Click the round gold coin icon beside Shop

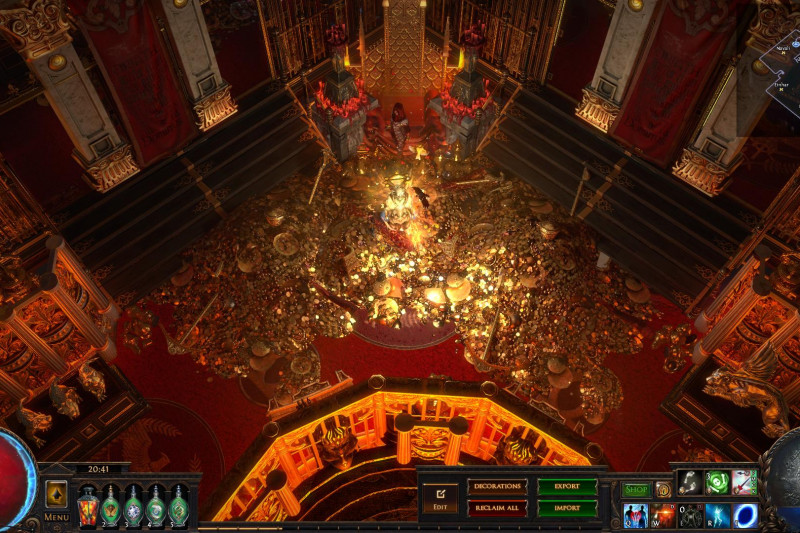point(663,490)
